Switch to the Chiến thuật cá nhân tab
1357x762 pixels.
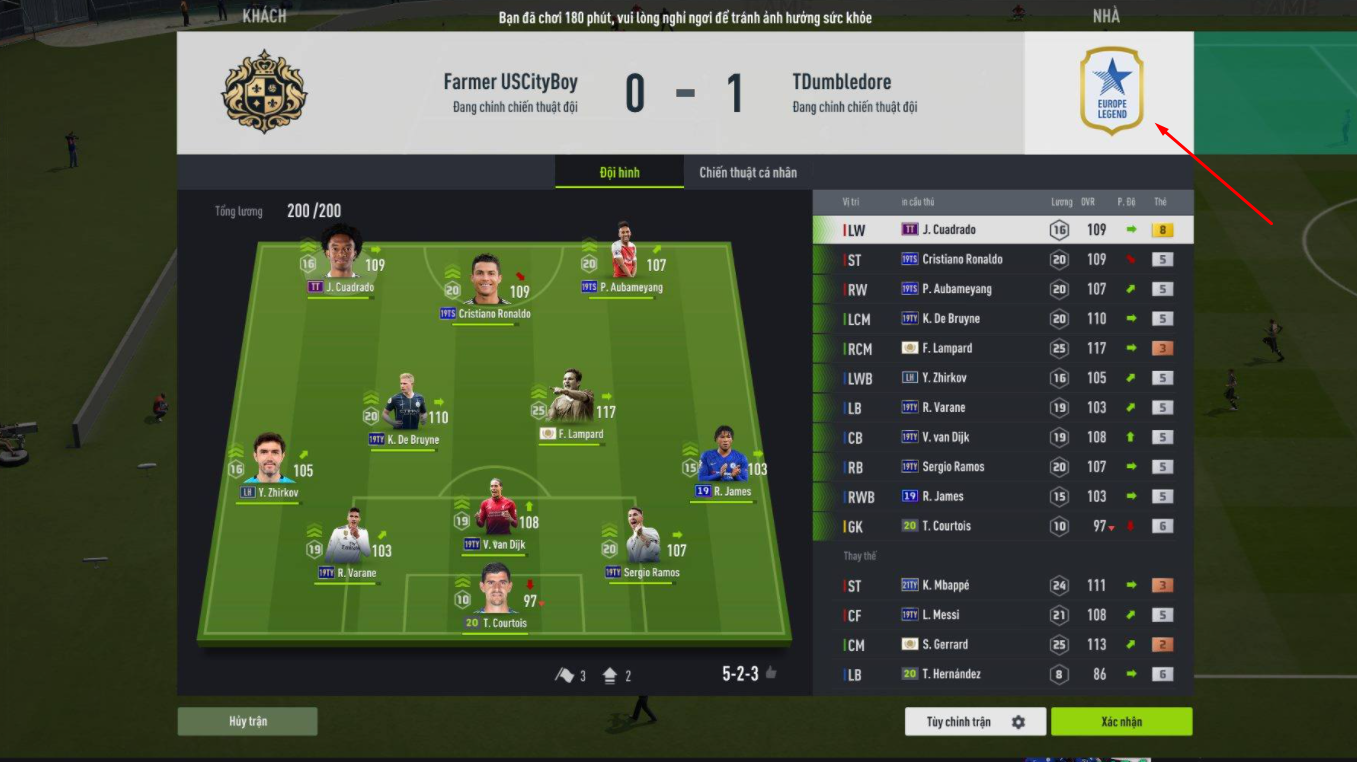click(748, 172)
